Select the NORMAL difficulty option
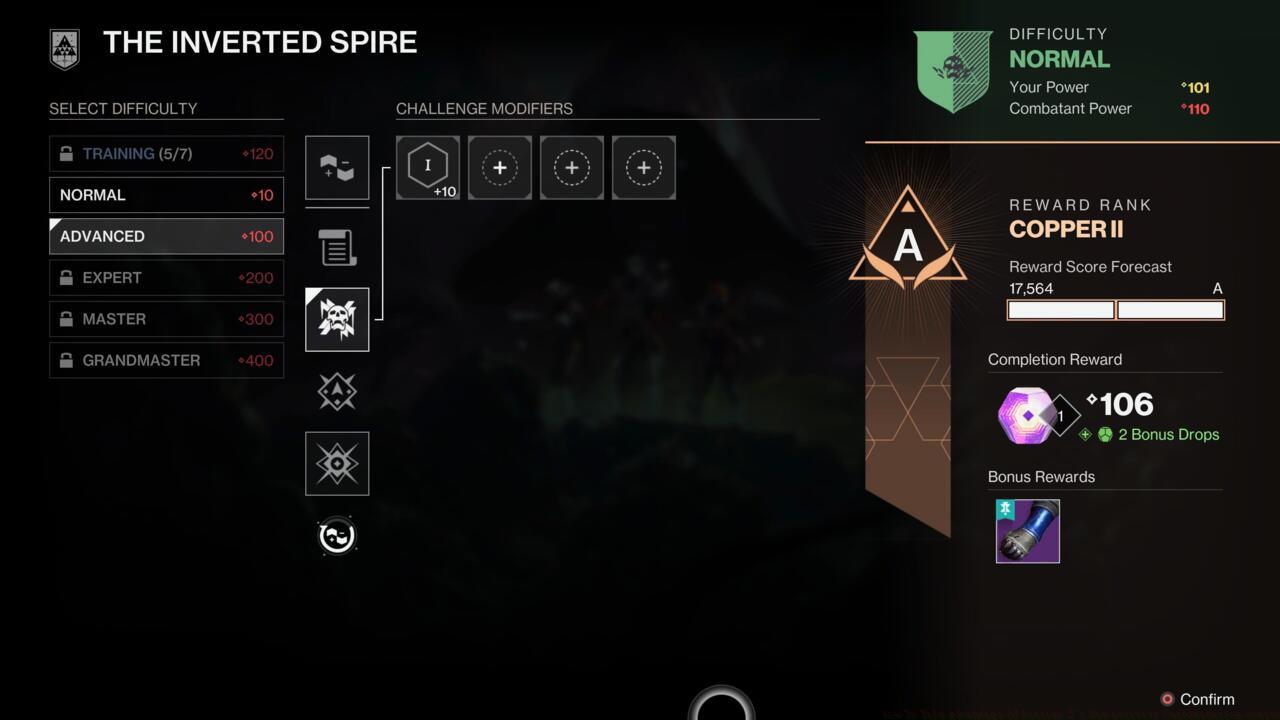The image size is (1280, 720). click(x=165, y=195)
